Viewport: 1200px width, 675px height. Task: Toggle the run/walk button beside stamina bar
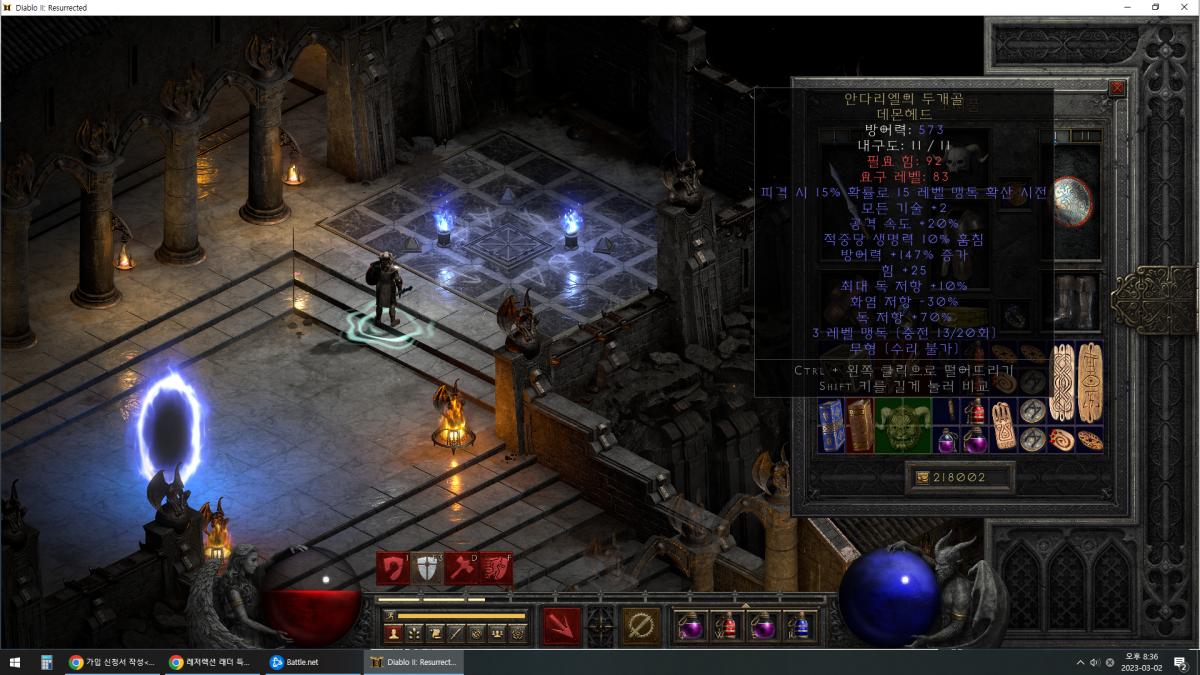[x=390, y=615]
